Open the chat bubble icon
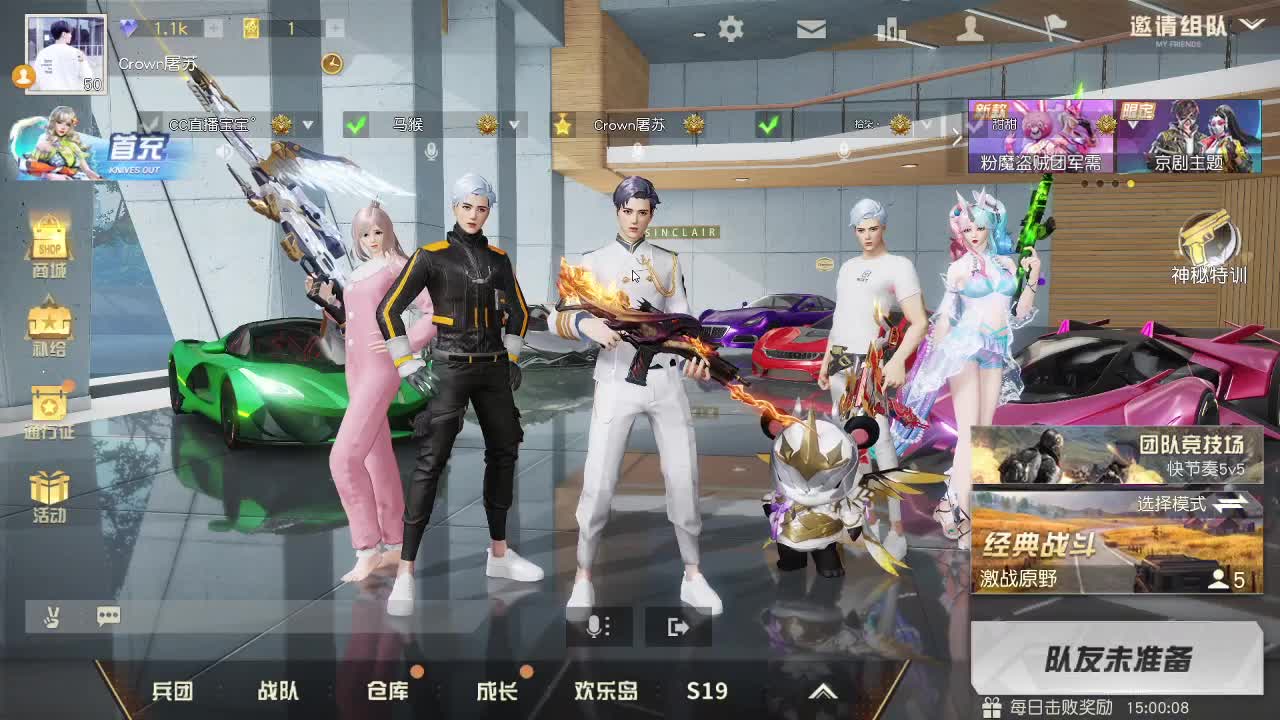1280x720 pixels. [108, 616]
